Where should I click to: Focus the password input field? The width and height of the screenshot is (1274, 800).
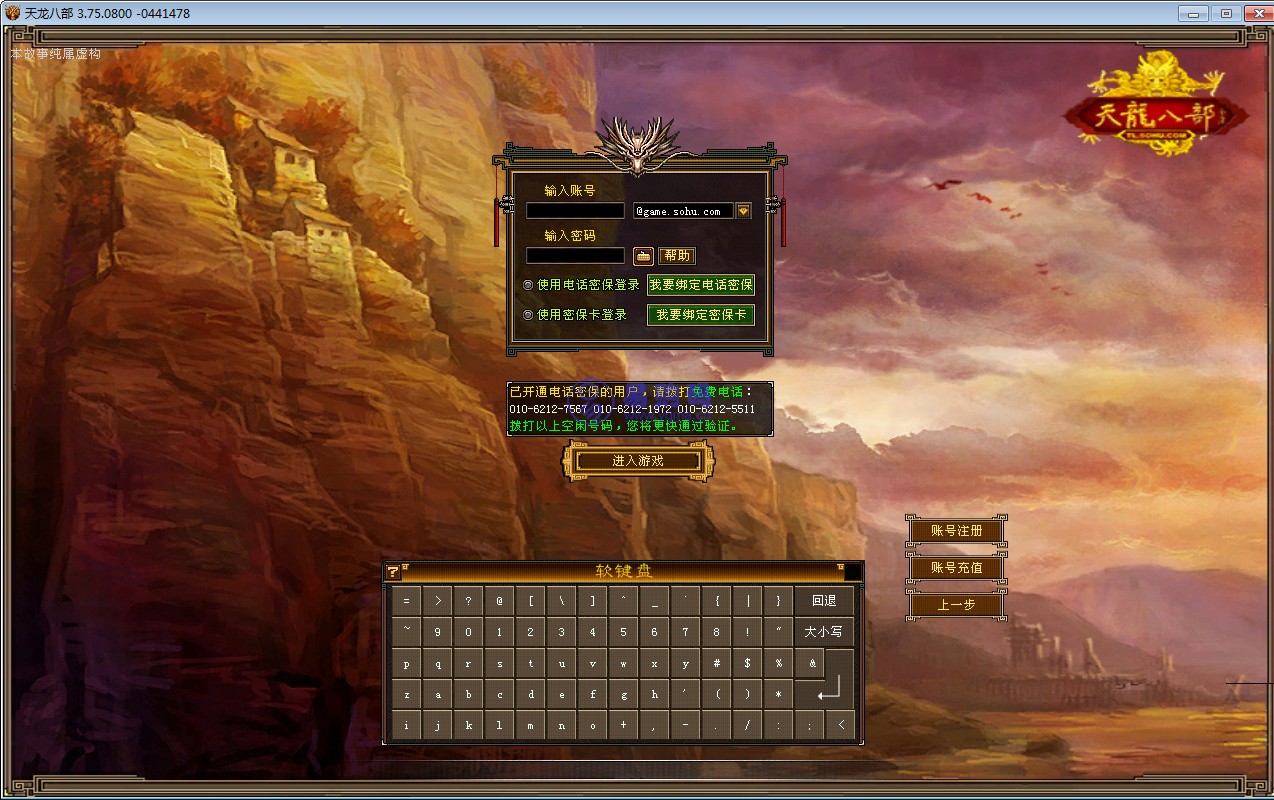point(575,256)
